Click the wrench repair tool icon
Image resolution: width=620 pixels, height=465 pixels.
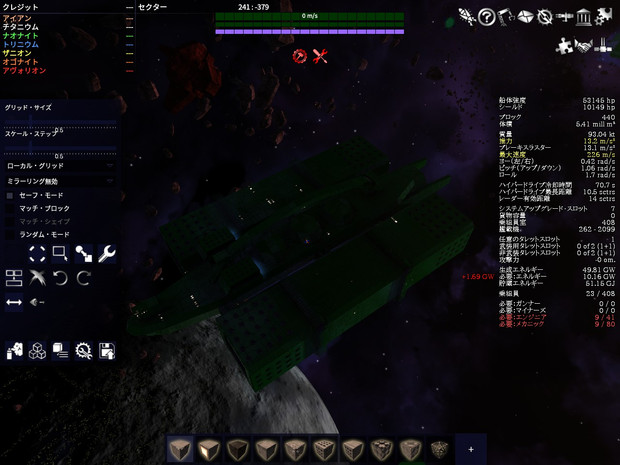tap(107, 254)
